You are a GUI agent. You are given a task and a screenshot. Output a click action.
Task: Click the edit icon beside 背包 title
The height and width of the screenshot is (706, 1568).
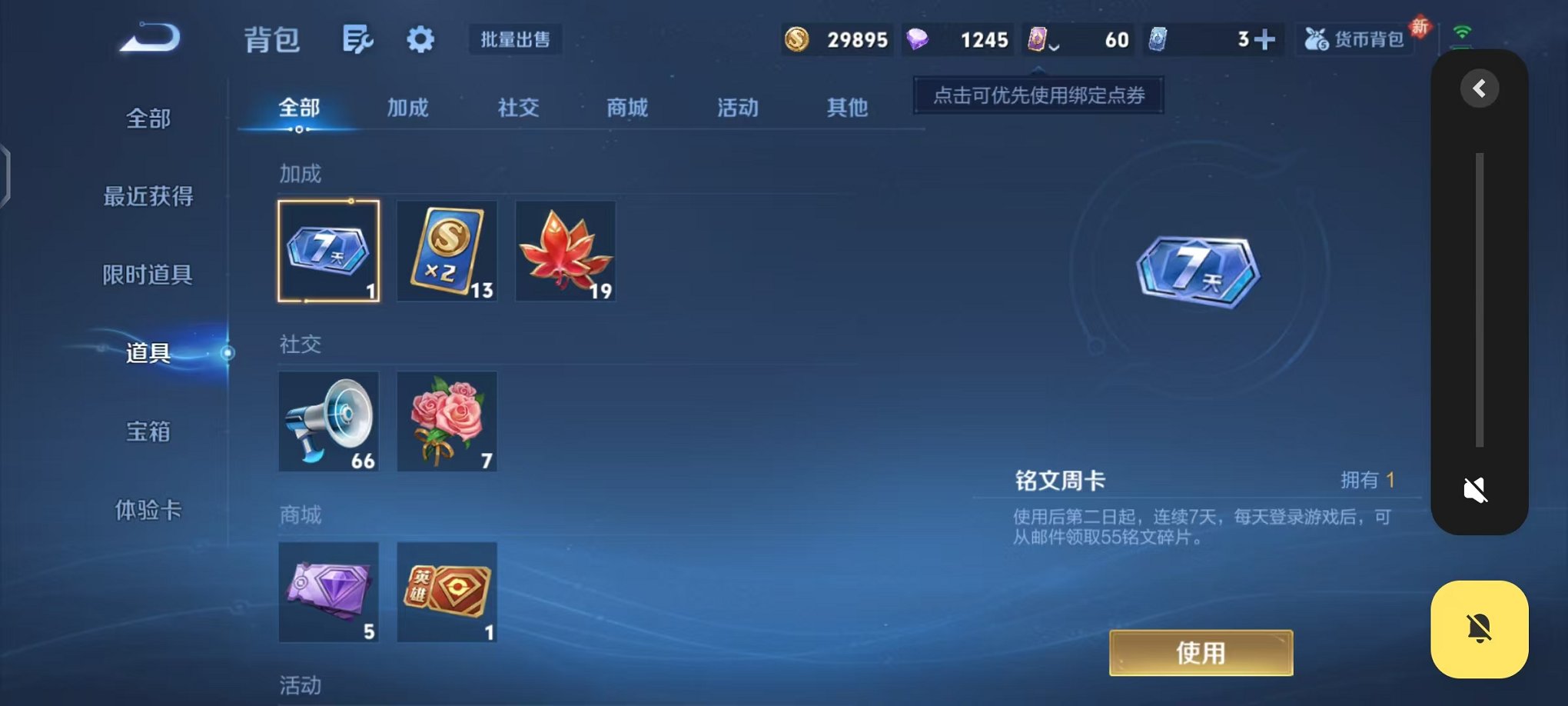[359, 39]
